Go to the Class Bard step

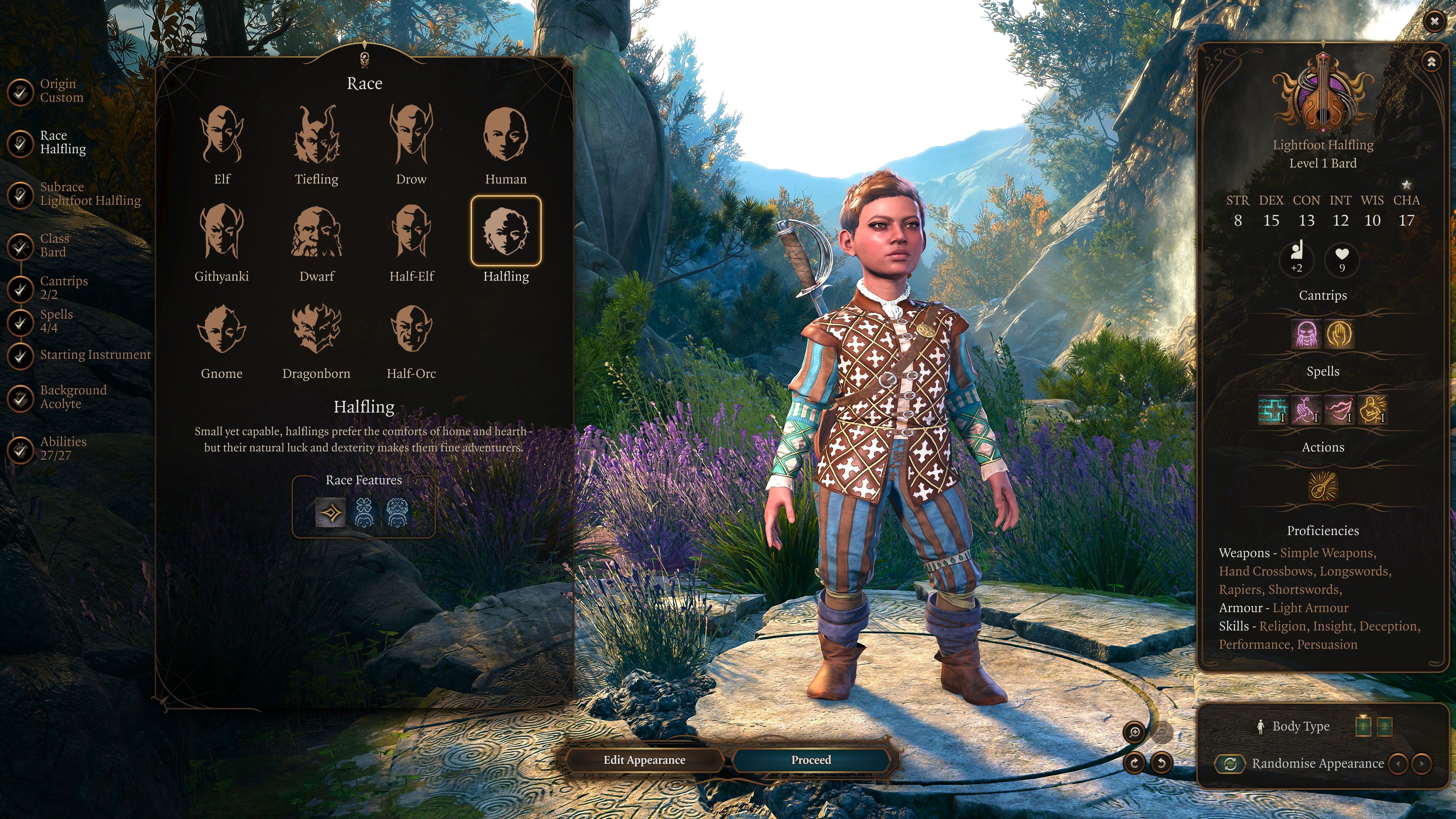[x=54, y=245]
